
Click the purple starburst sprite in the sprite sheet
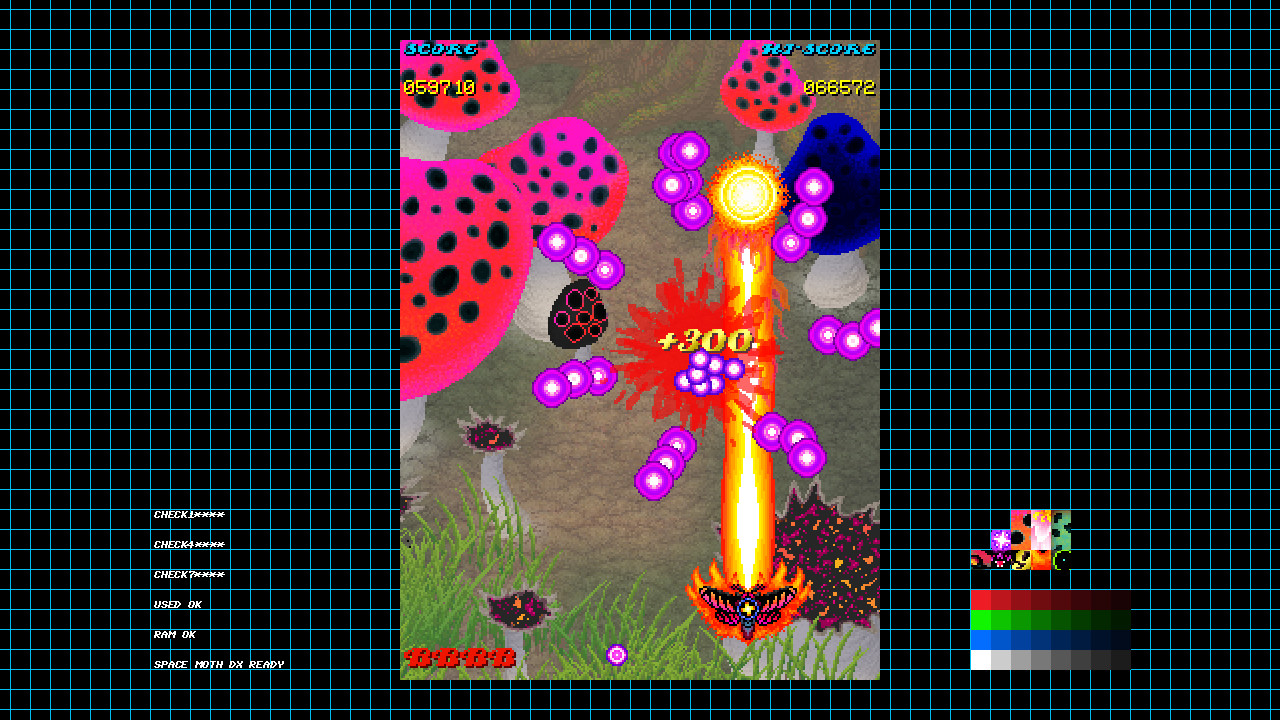[1001, 539]
